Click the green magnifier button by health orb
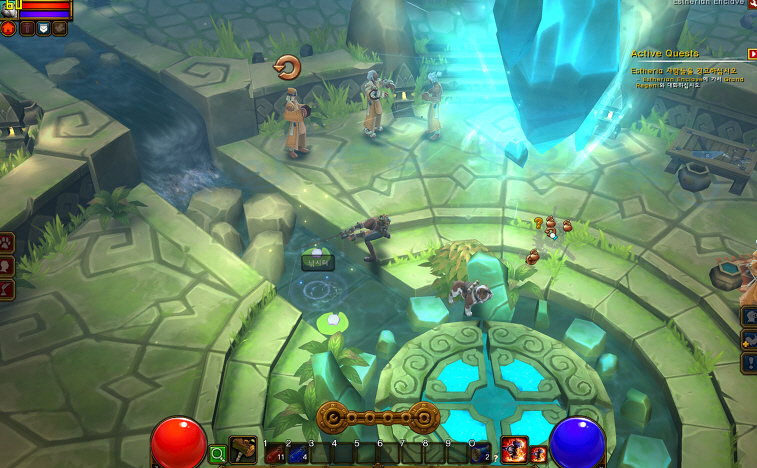 coord(217,454)
